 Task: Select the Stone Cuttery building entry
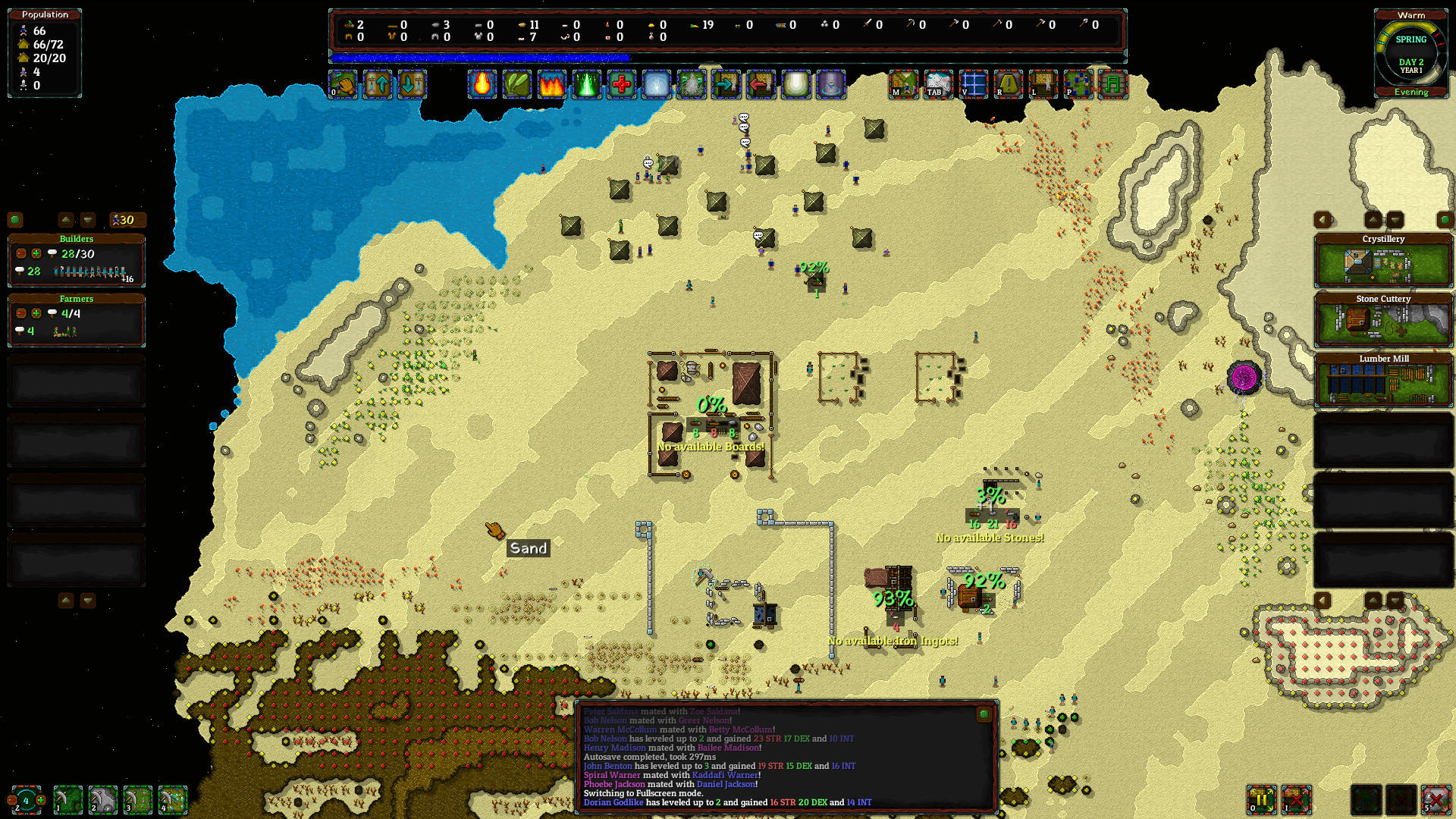1383,320
